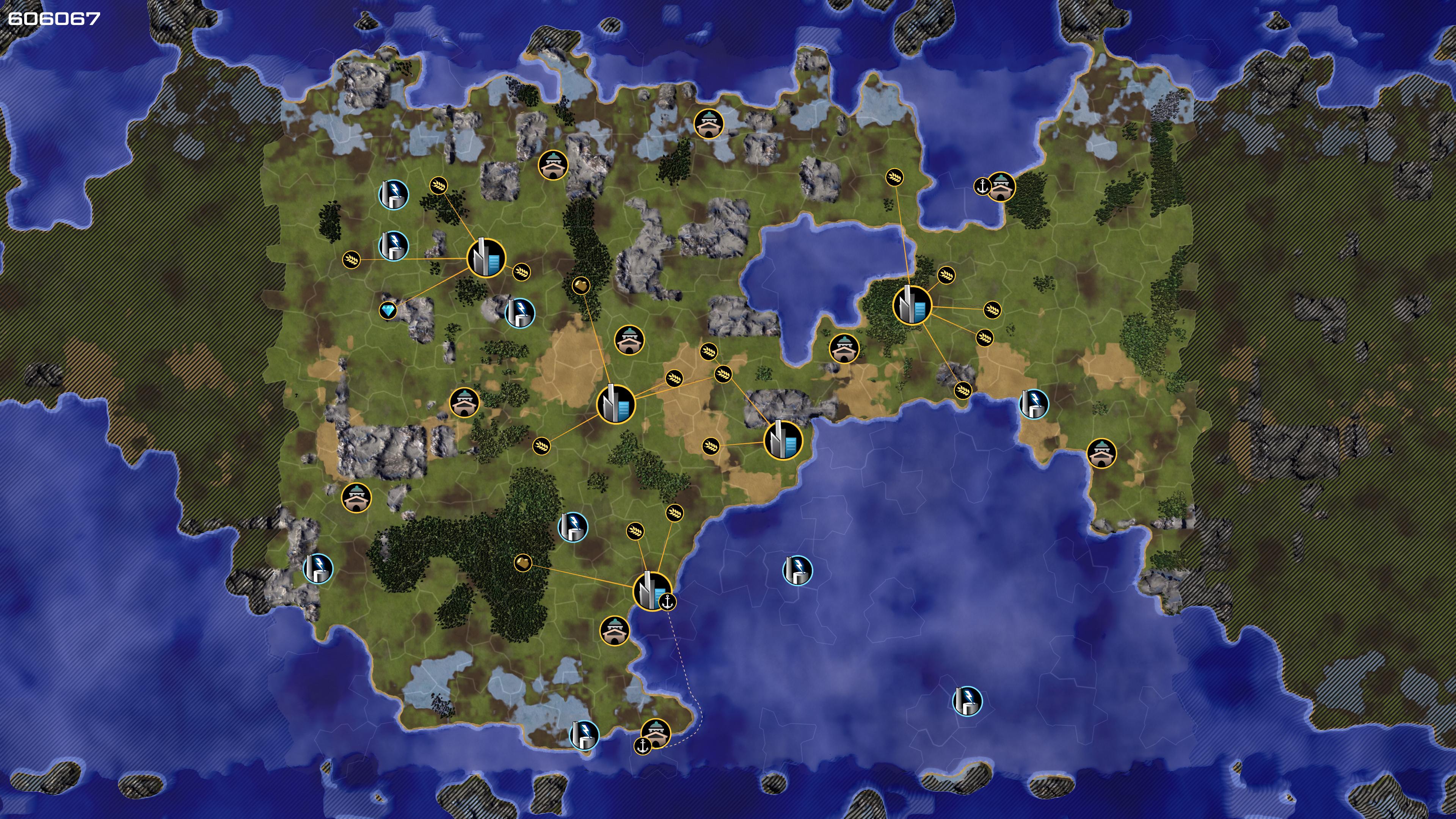Select the city linked to five wheat markers
Viewport: 1456px width, 819px height.
point(912,305)
